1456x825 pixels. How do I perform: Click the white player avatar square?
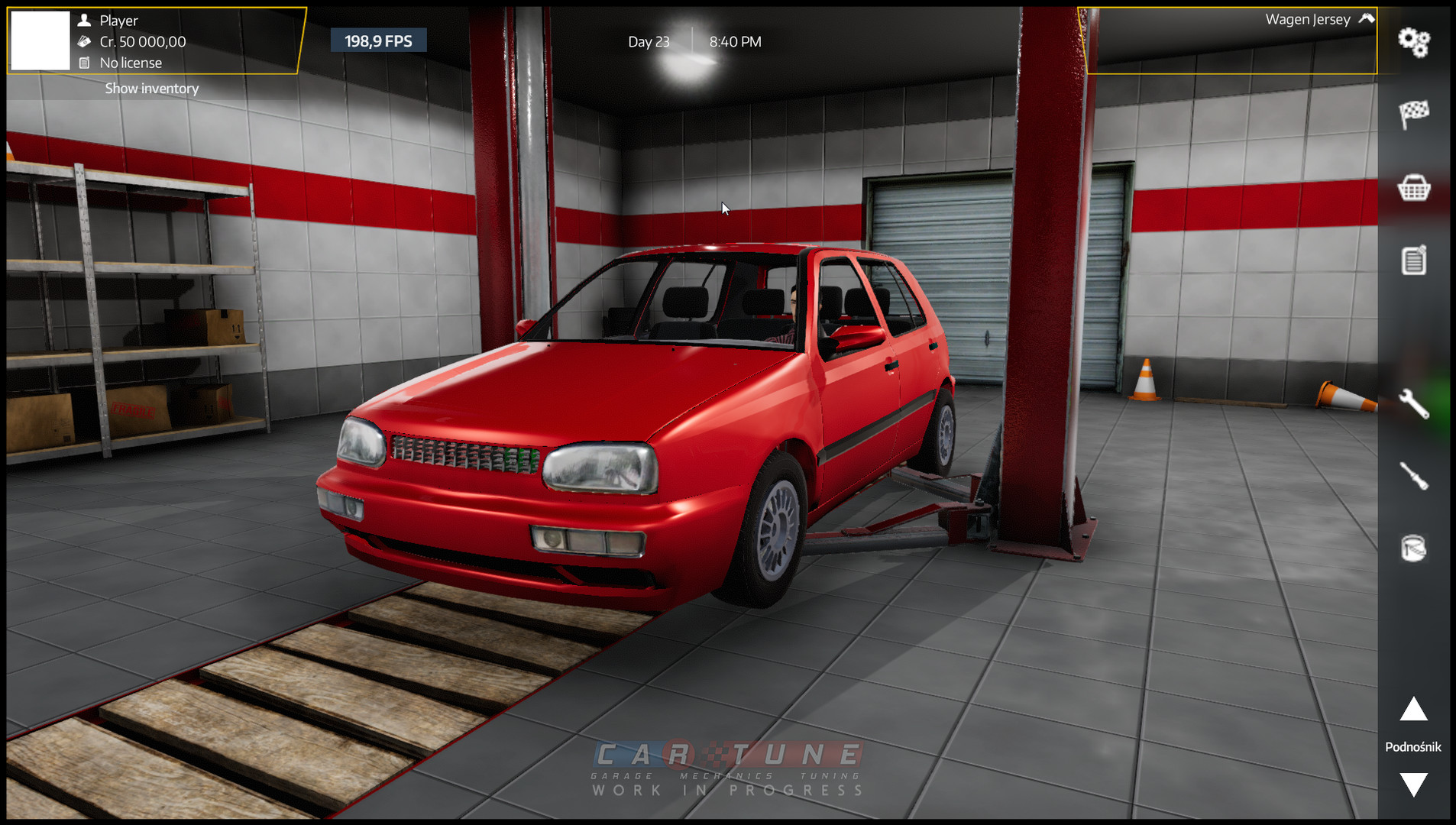(40, 40)
